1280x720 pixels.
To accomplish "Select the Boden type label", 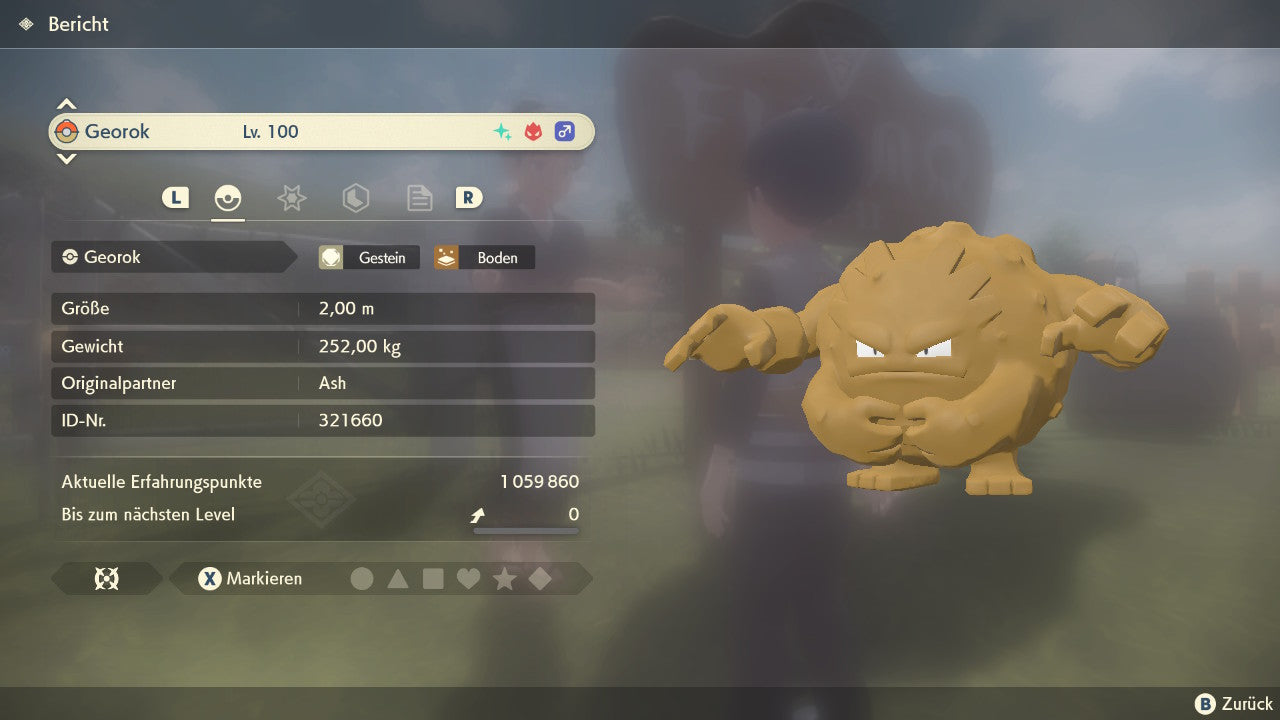I will 484,258.
